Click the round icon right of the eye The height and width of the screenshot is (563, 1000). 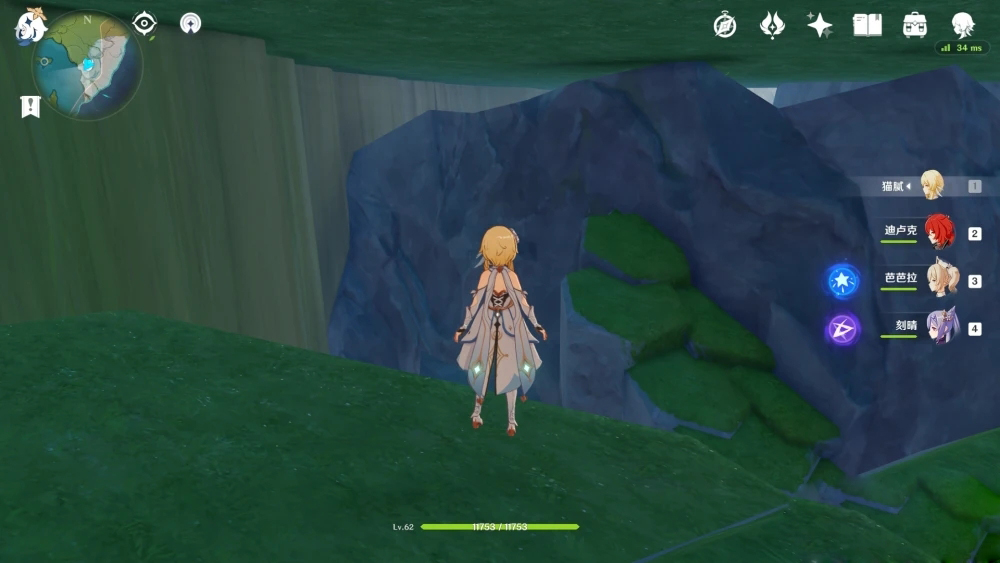coord(190,23)
